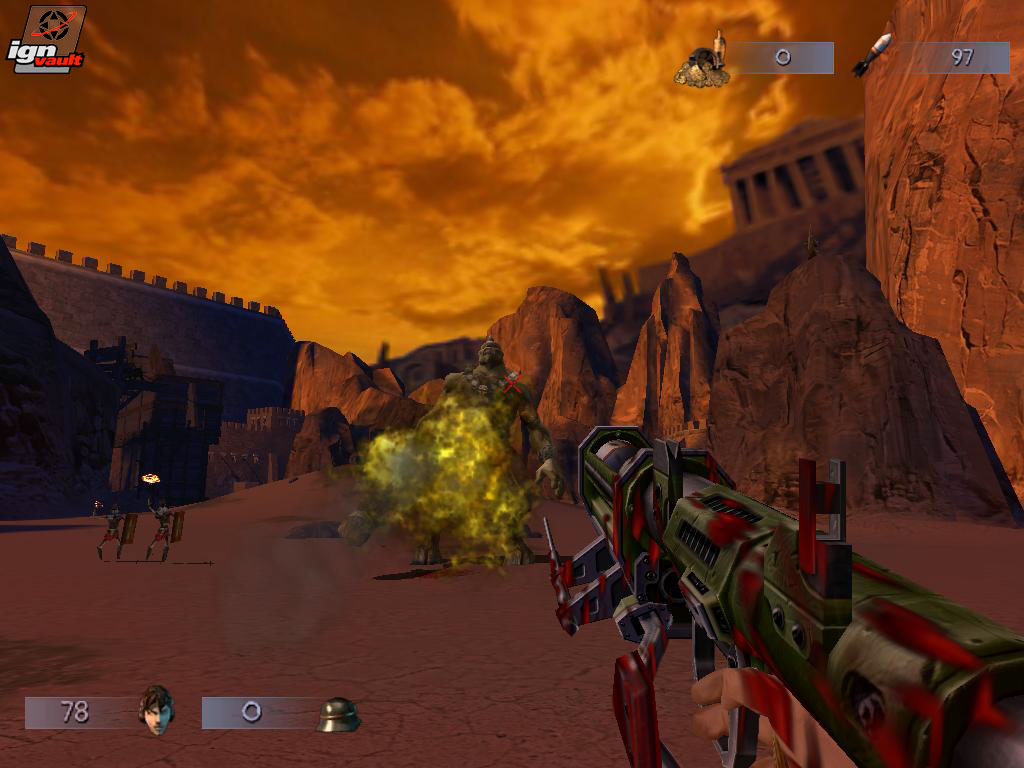
Task: Click the treasure gold pile icon
Action: pos(703,62)
